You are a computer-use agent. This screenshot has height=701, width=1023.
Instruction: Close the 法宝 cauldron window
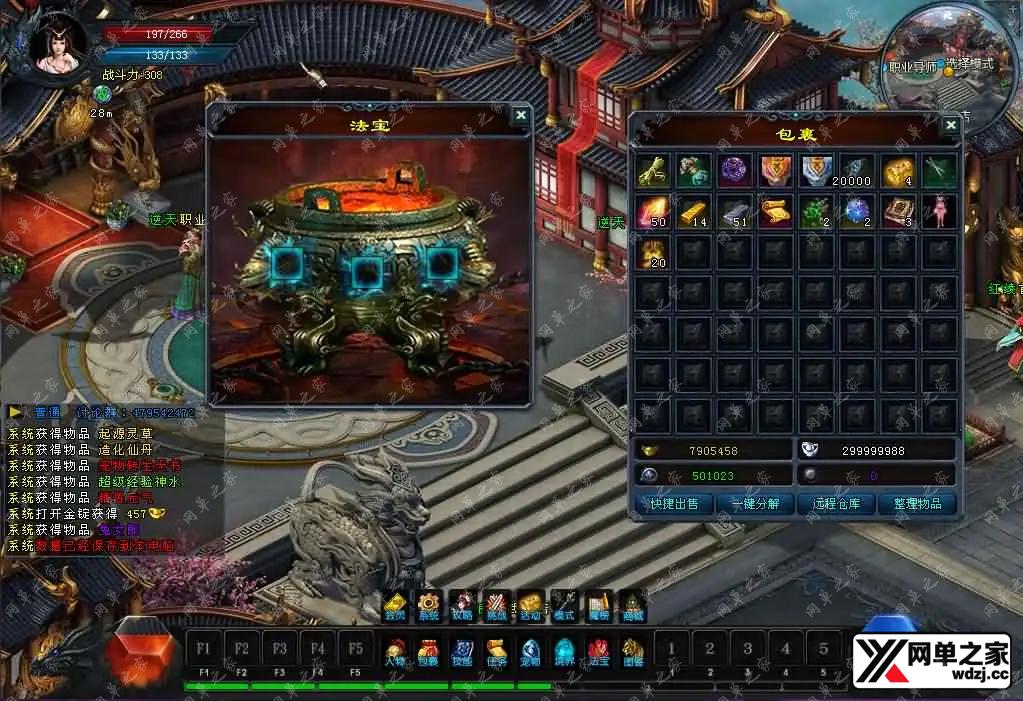(x=520, y=115)
